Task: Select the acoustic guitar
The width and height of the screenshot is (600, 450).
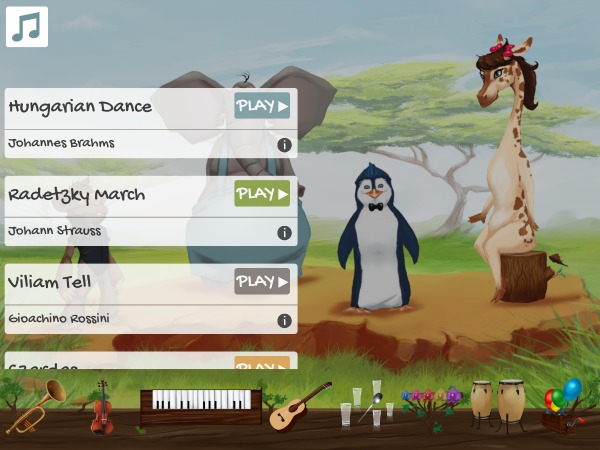Action: 300,405
